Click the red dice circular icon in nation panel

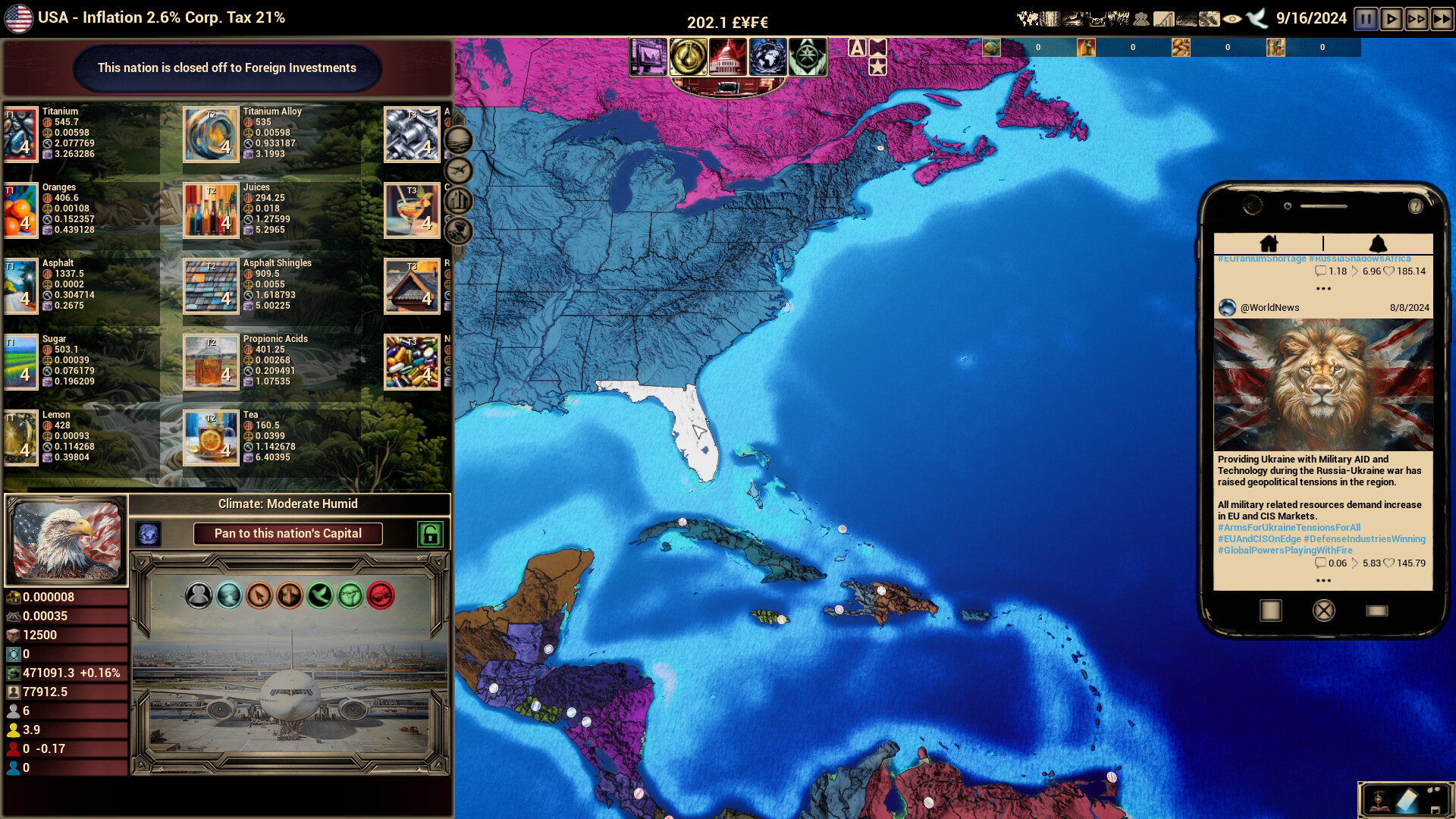point(382,595)
